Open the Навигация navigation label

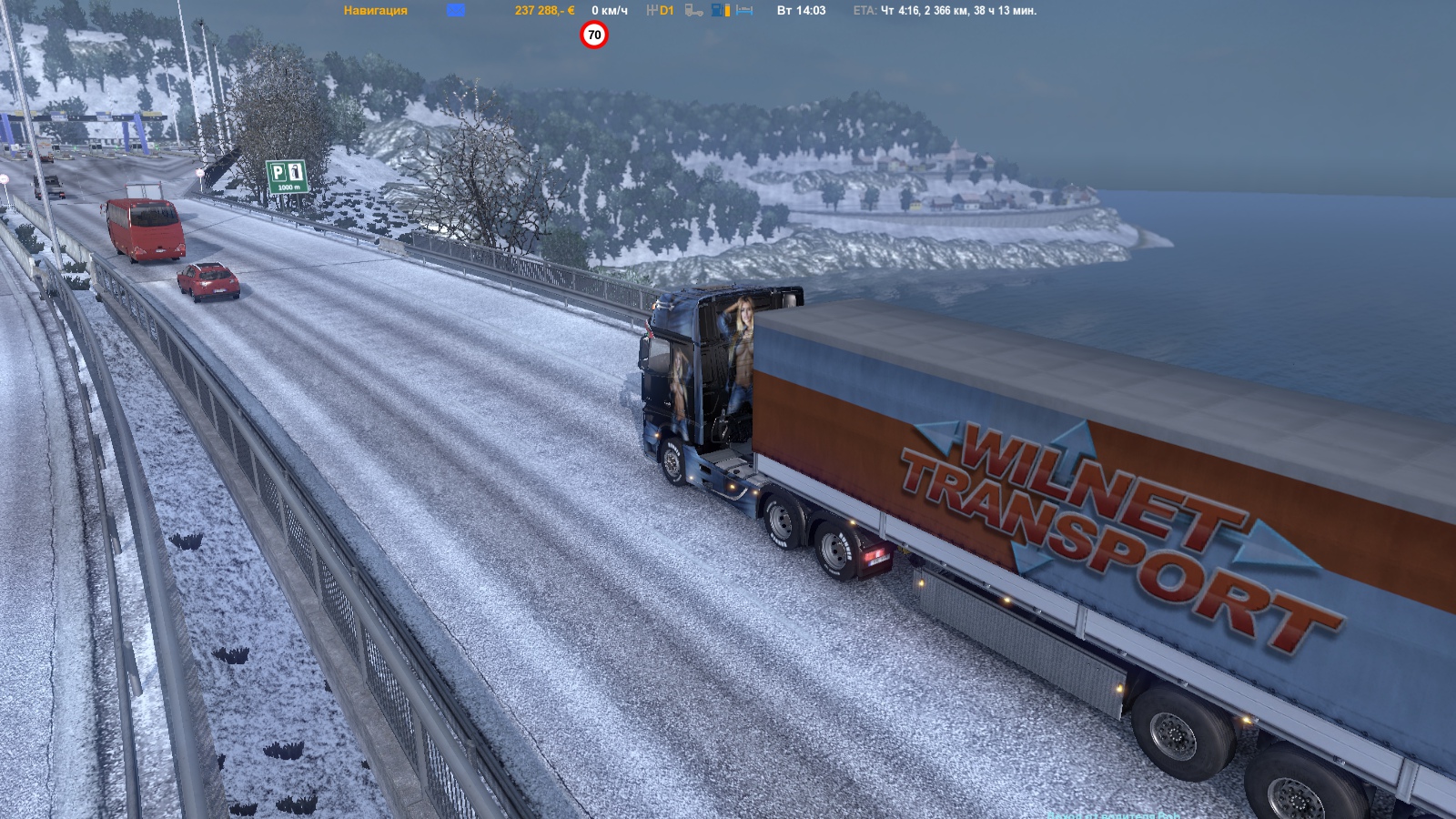375,11
